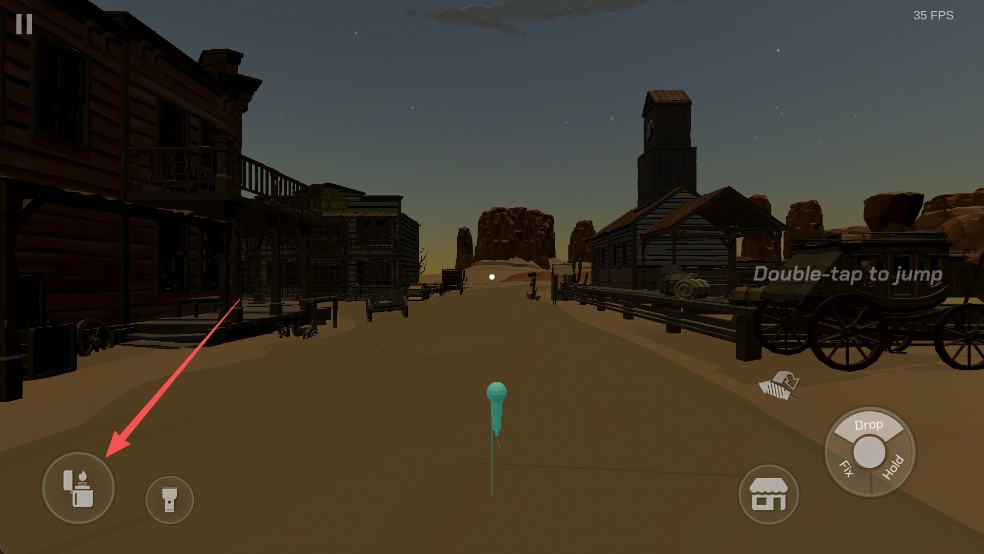The width and height of the screenshot is (984, 554).
Task: Pause the game with the pause icon
Action: [x=24, y=24]
